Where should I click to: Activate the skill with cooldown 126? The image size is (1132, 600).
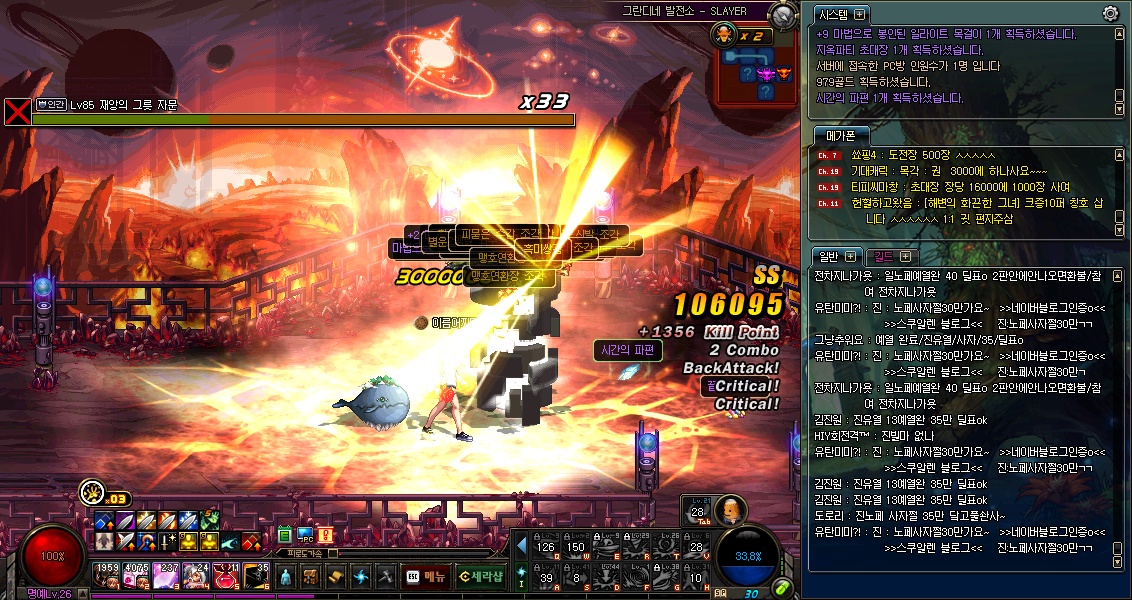(546, 547)
